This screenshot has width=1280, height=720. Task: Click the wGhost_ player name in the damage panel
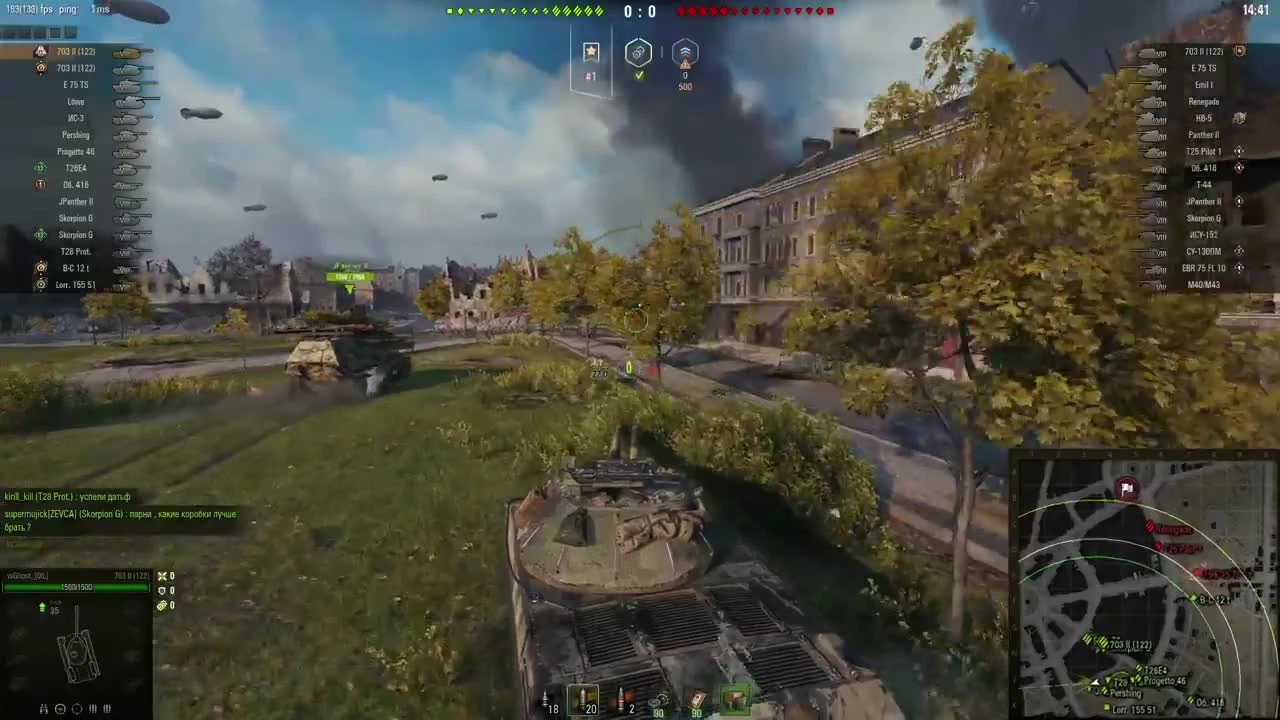tap(28, 575)
